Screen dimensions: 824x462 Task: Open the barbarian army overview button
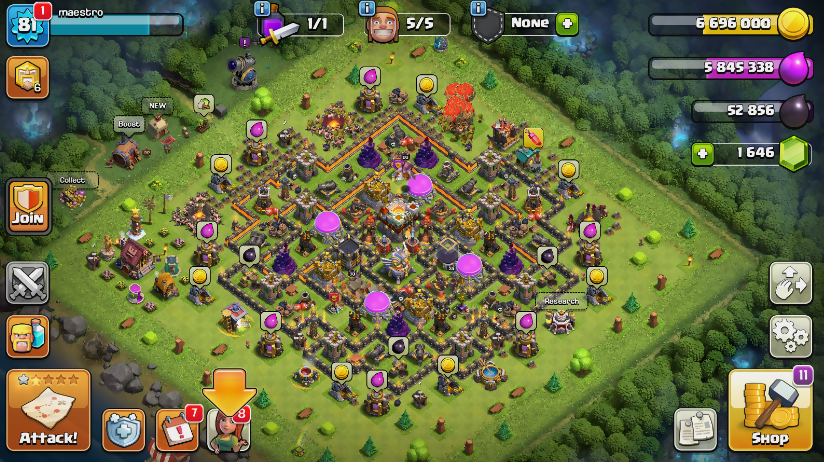27,336
